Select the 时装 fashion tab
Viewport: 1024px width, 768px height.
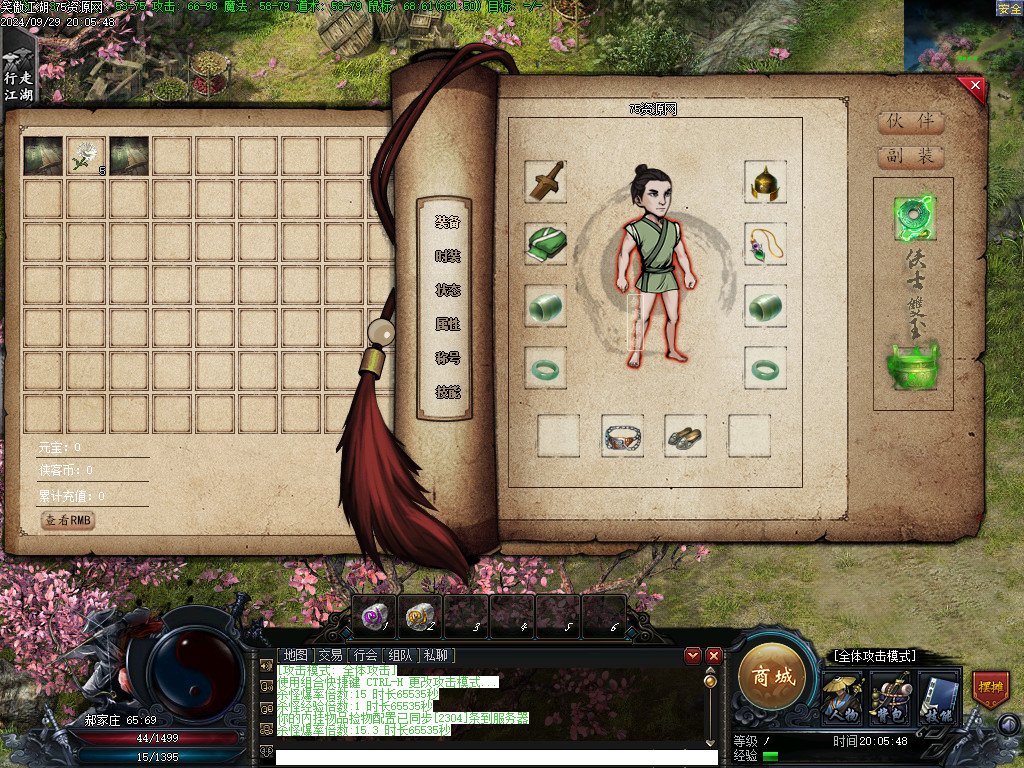click(447, 256)
